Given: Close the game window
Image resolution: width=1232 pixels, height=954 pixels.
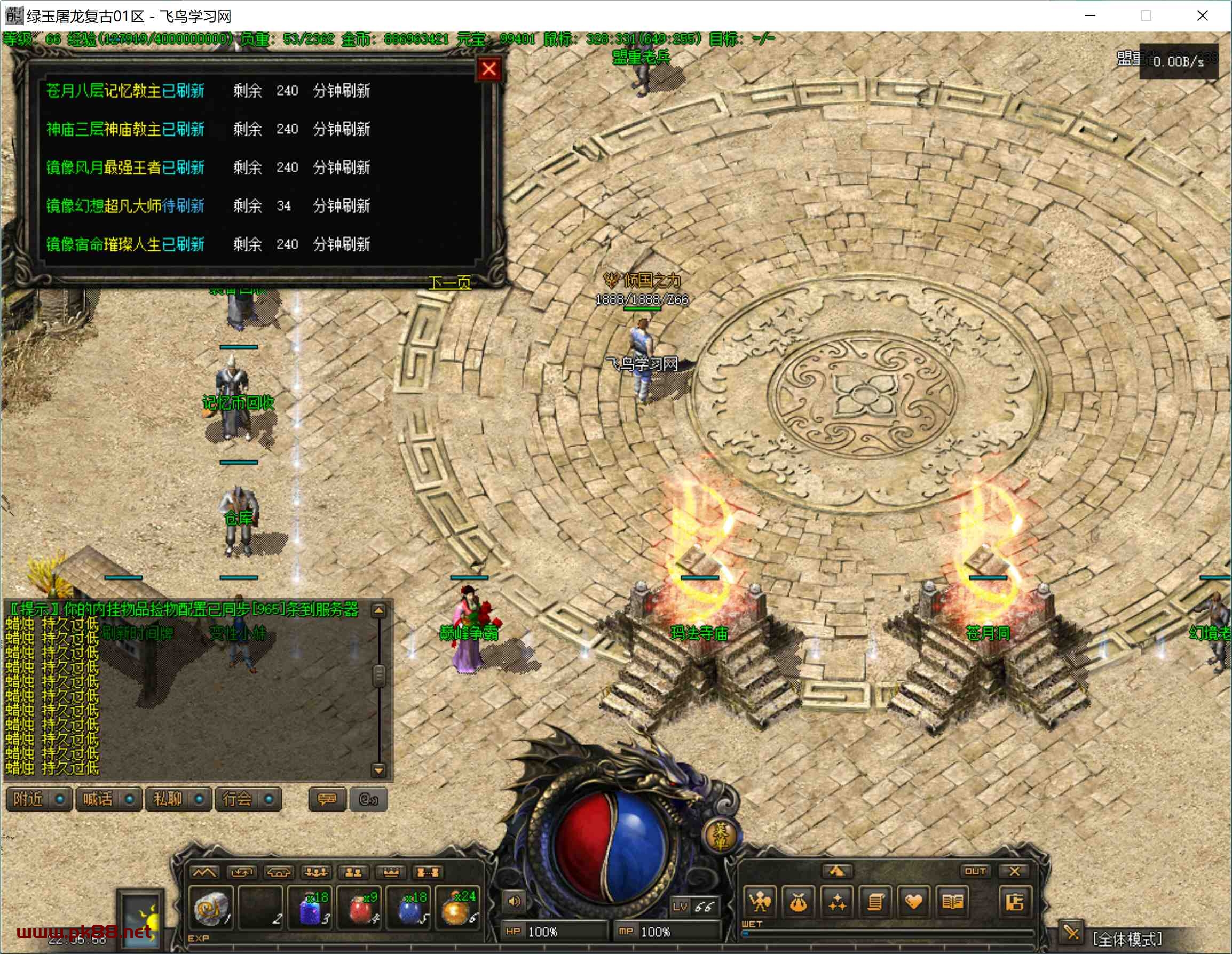Looking at the screenshot, I should click(1202, 16).
